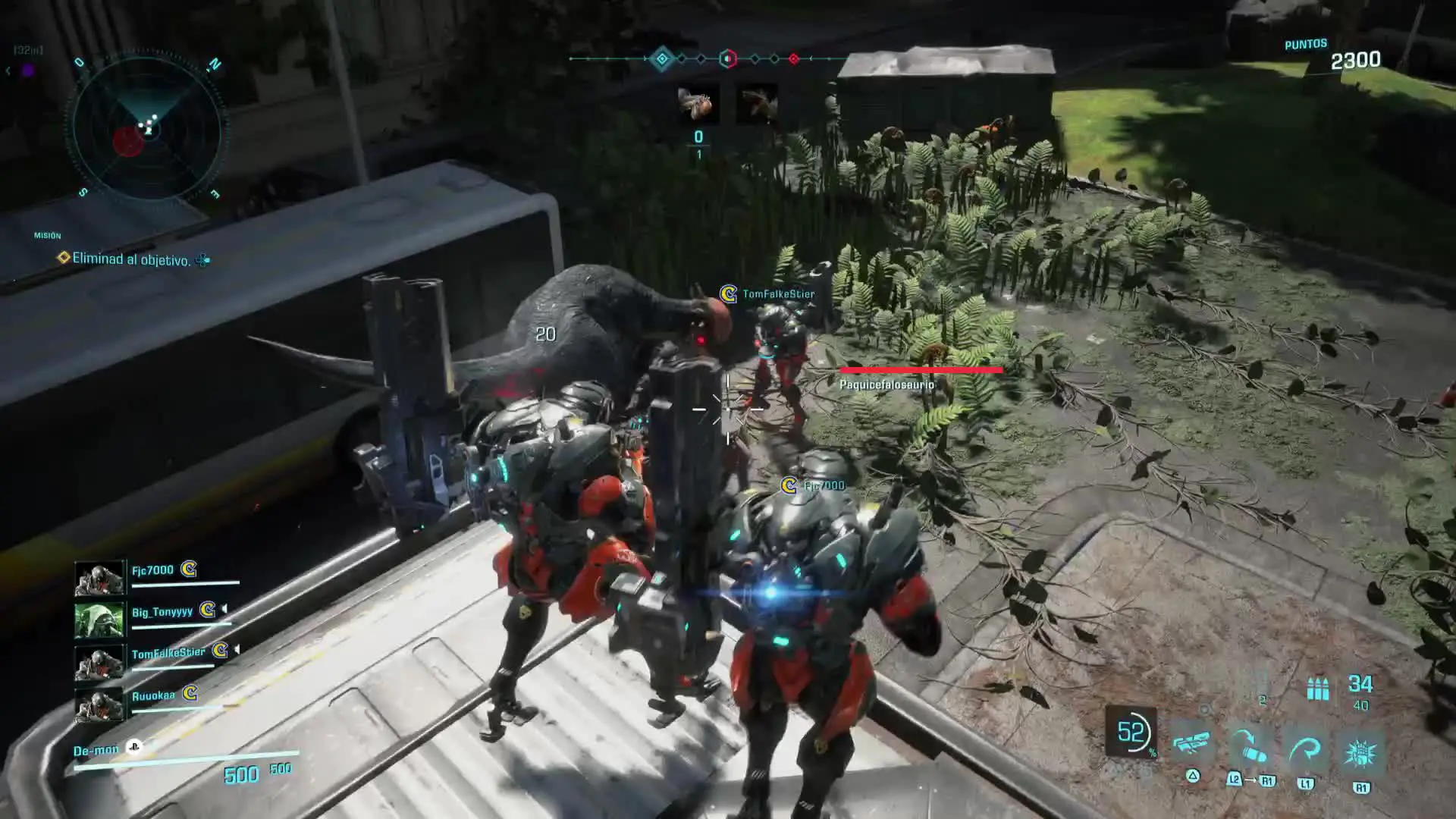Select TomFalkeStier in the squad list
1456x819 pixels.
click(168, 654)
